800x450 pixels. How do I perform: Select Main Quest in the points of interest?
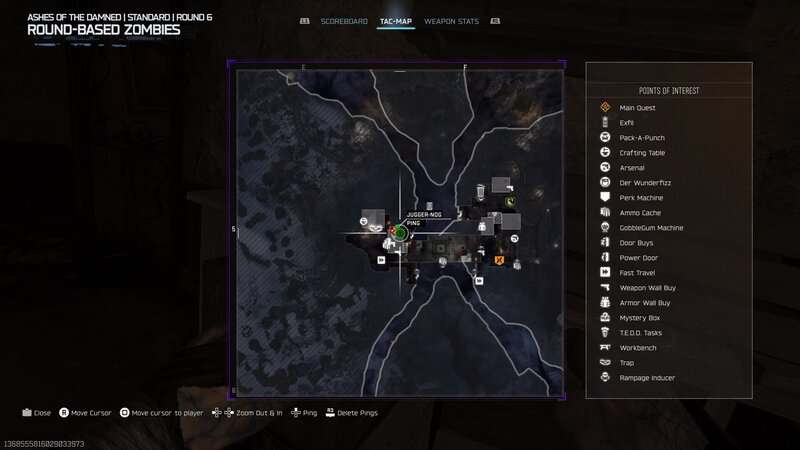click(636, 108)
